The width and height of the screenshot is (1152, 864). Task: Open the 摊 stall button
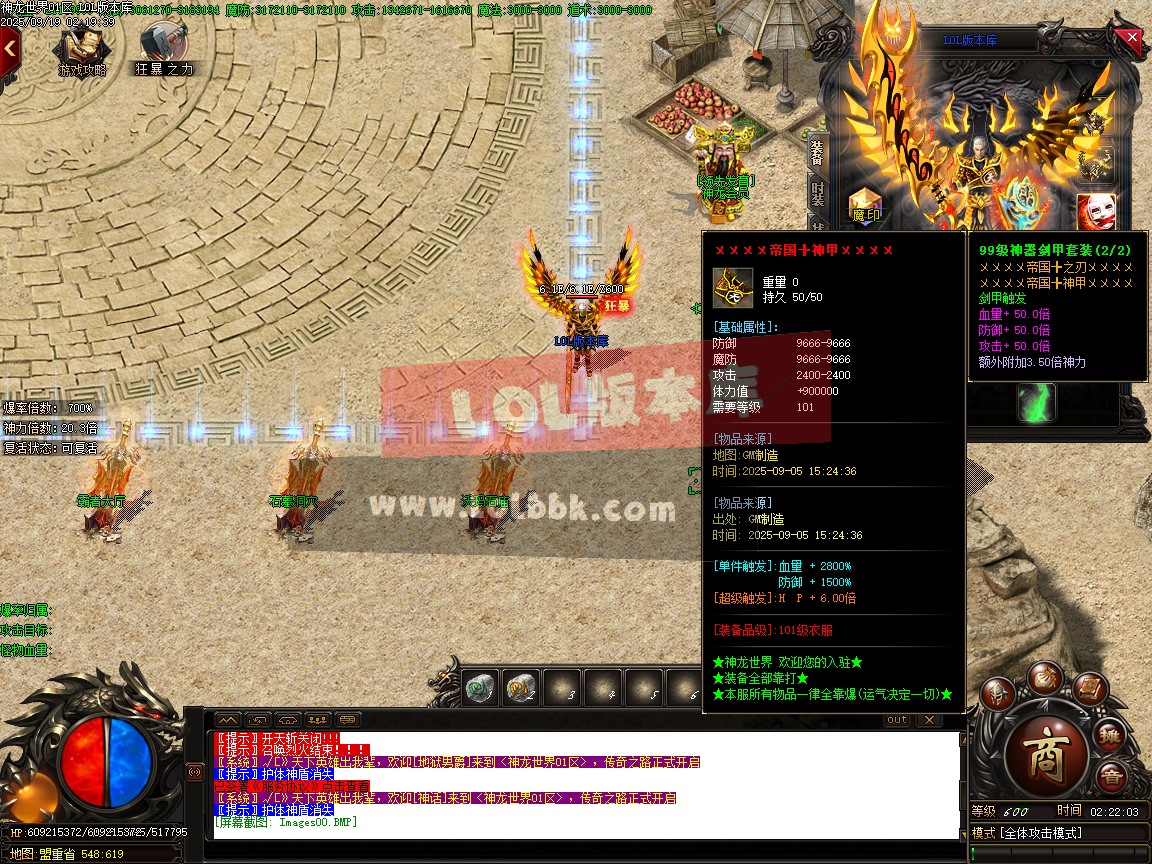(1110, 737)
